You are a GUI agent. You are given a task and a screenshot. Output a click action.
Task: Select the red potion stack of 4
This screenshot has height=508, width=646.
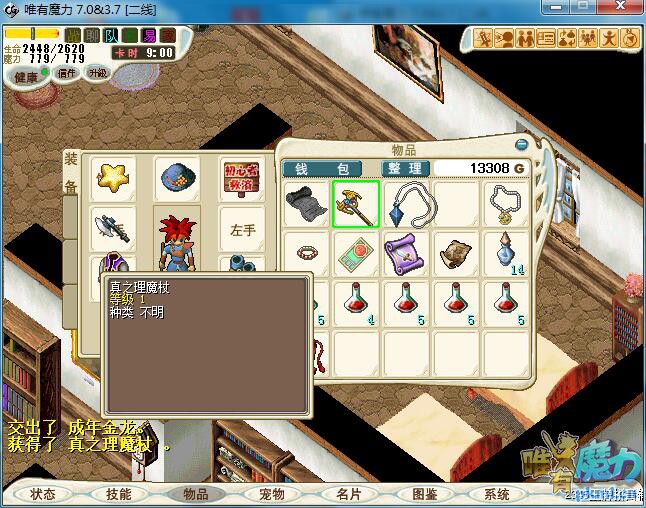pyautogui.click(x=356, y=300)
